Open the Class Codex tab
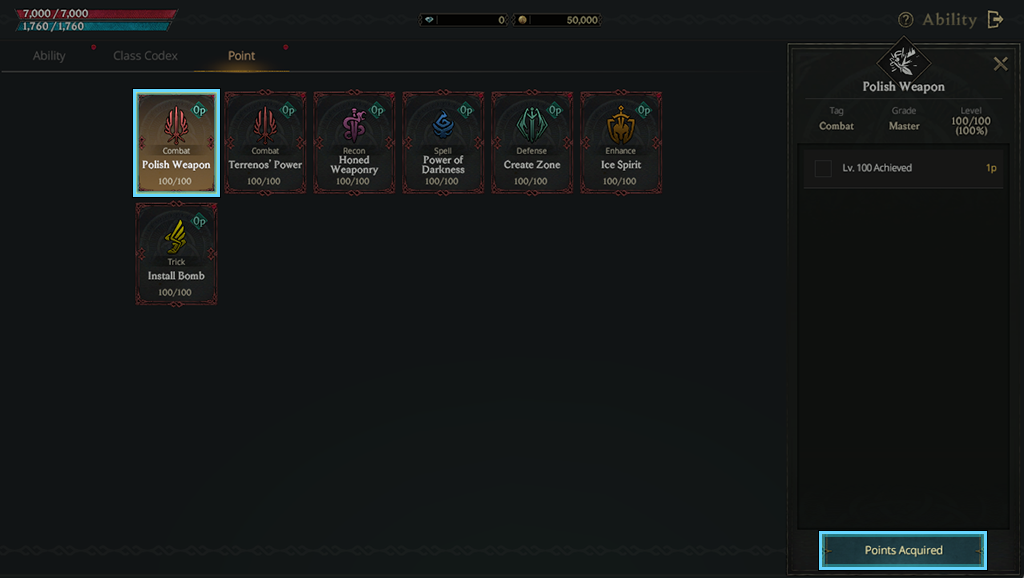This screenshot has height=578, width=1024. click(145, 56)
